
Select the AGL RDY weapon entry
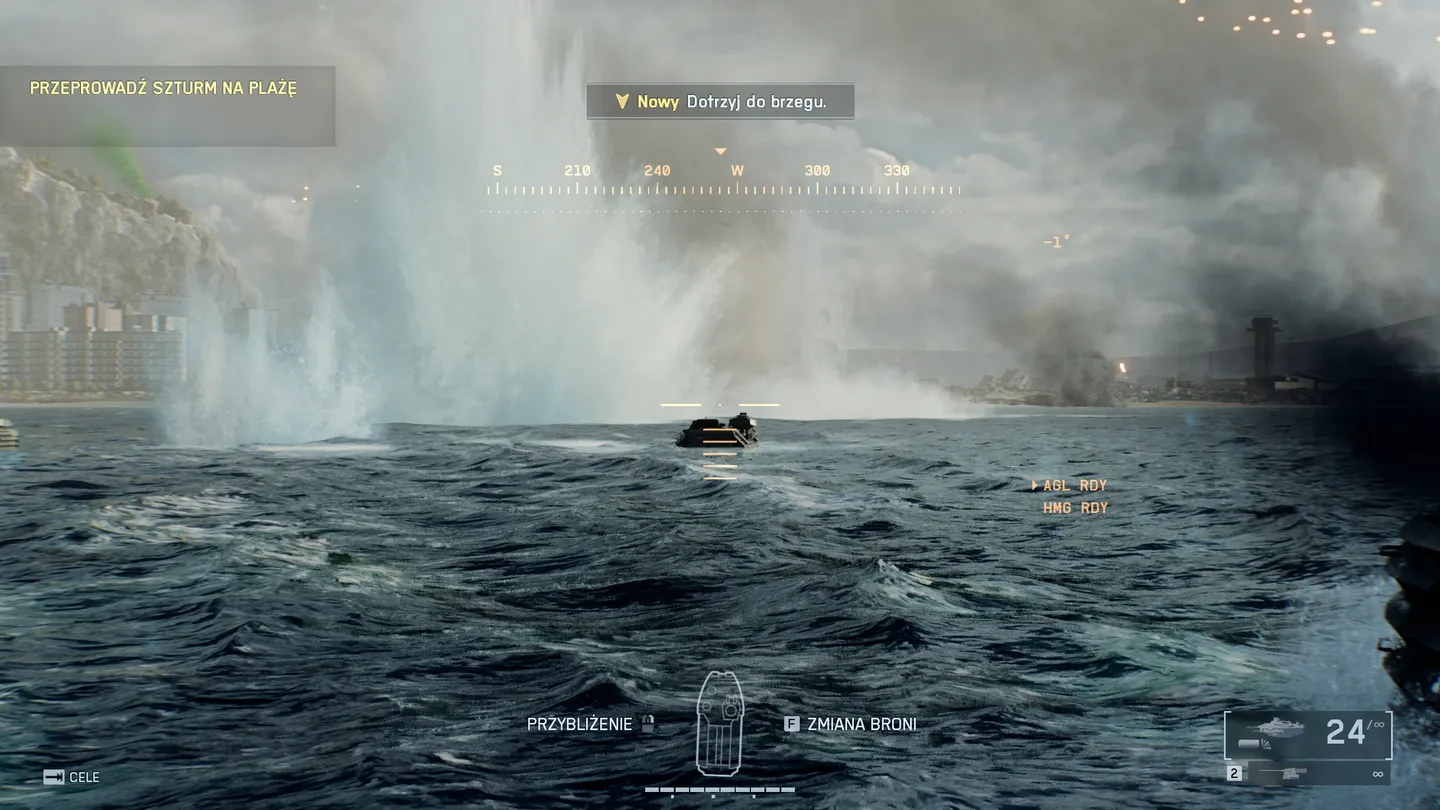[x=1074, y=486]
